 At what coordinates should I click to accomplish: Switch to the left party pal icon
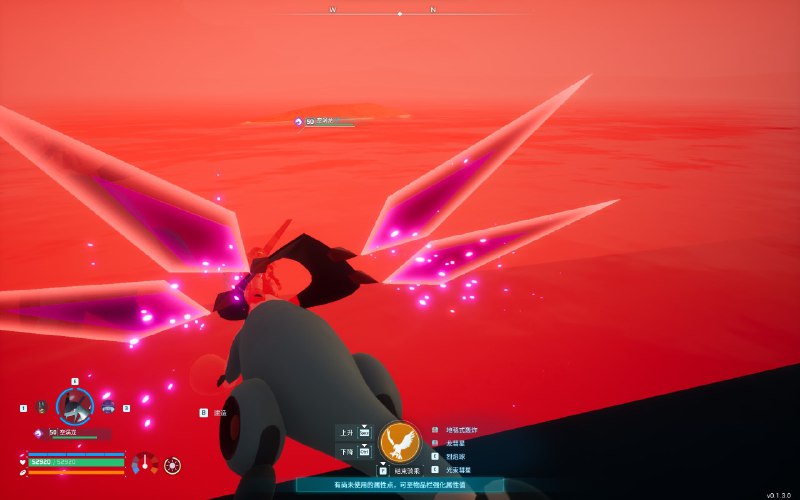[x=41, y=407]
